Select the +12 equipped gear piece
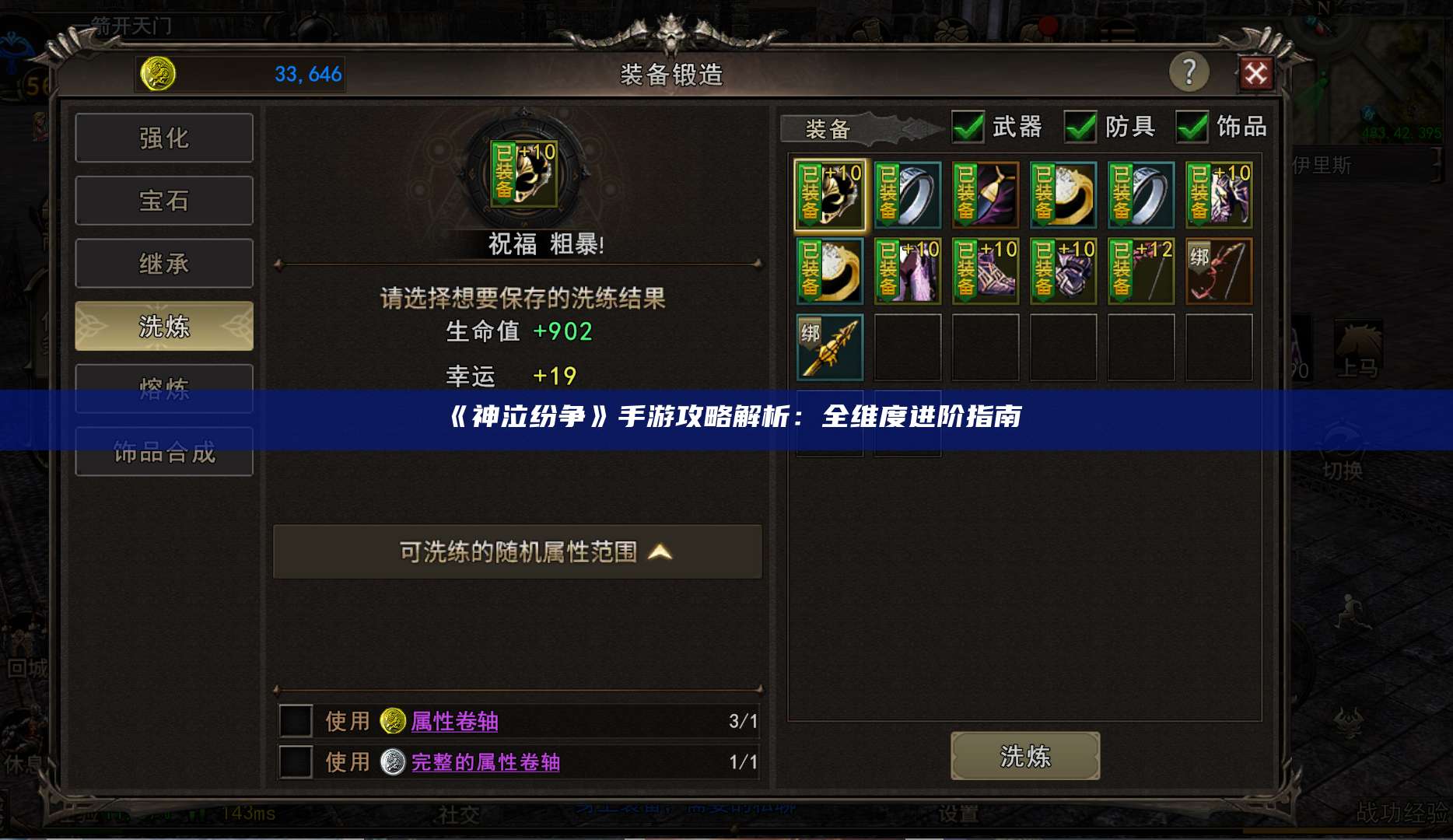This screenshot has height=840, width=1453. pyautogui.click(x=1140, y=271)
